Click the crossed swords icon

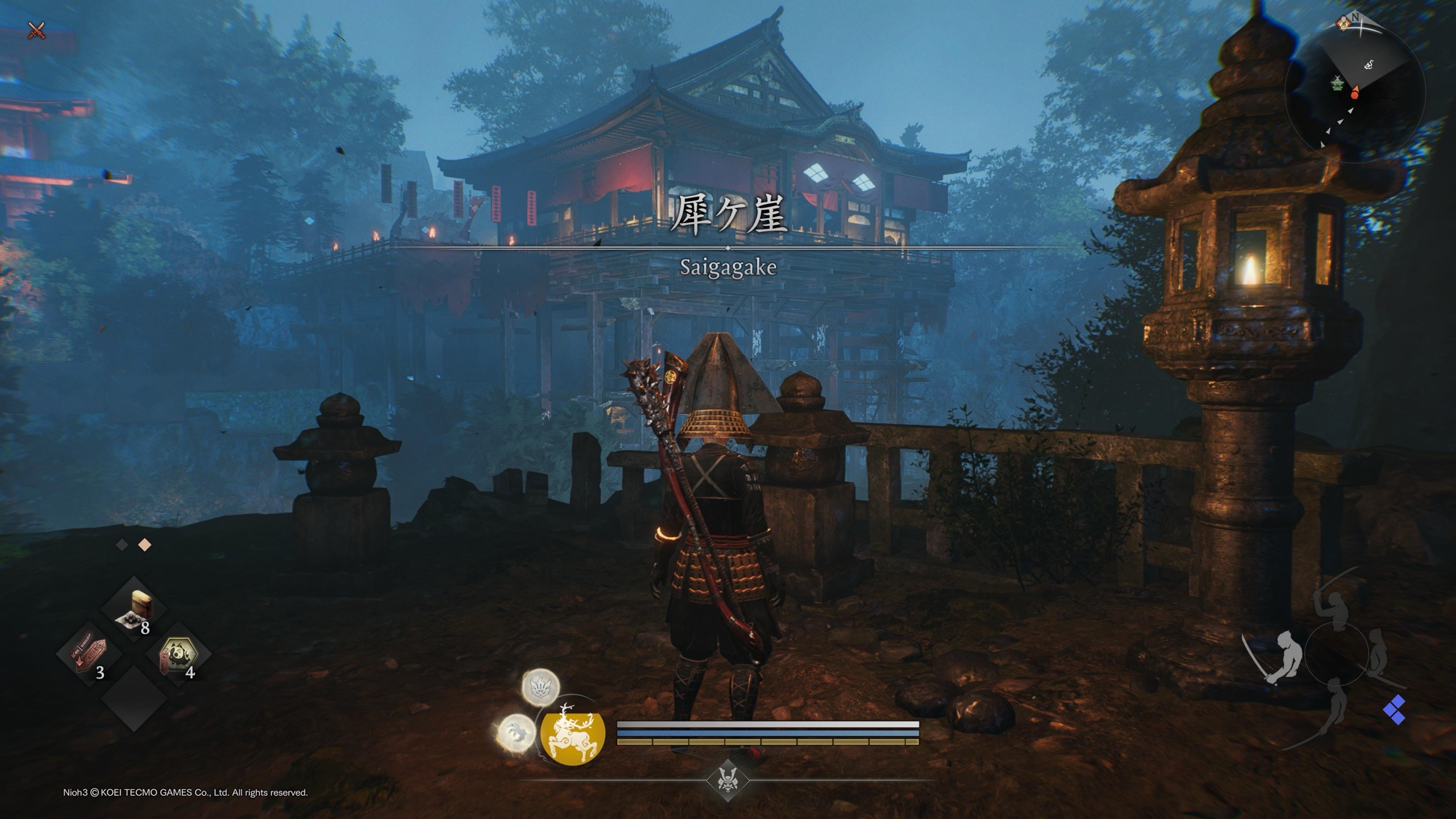[x=36, y=31]
